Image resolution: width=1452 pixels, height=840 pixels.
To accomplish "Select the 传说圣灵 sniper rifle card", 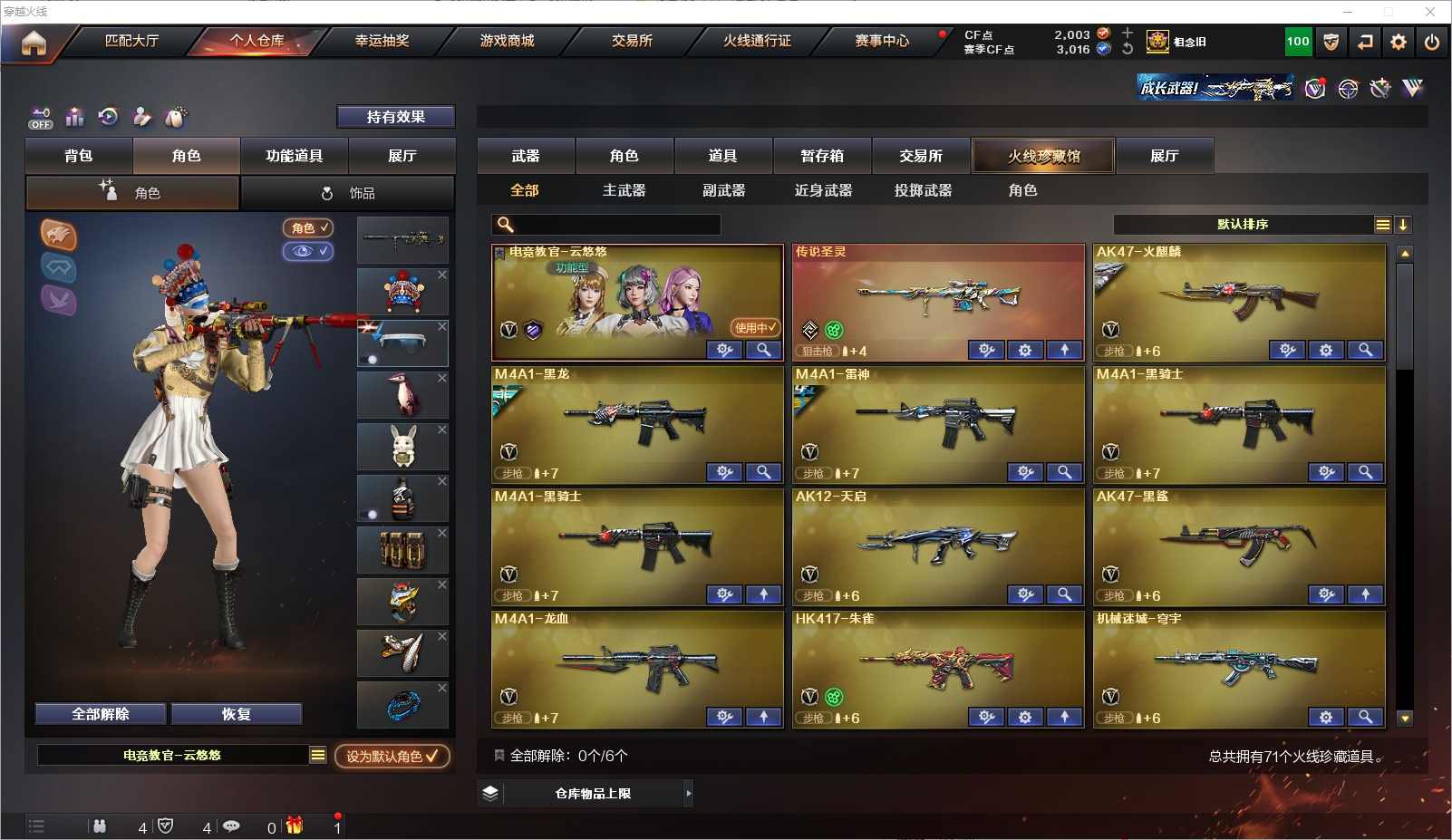I will point(938,294).
